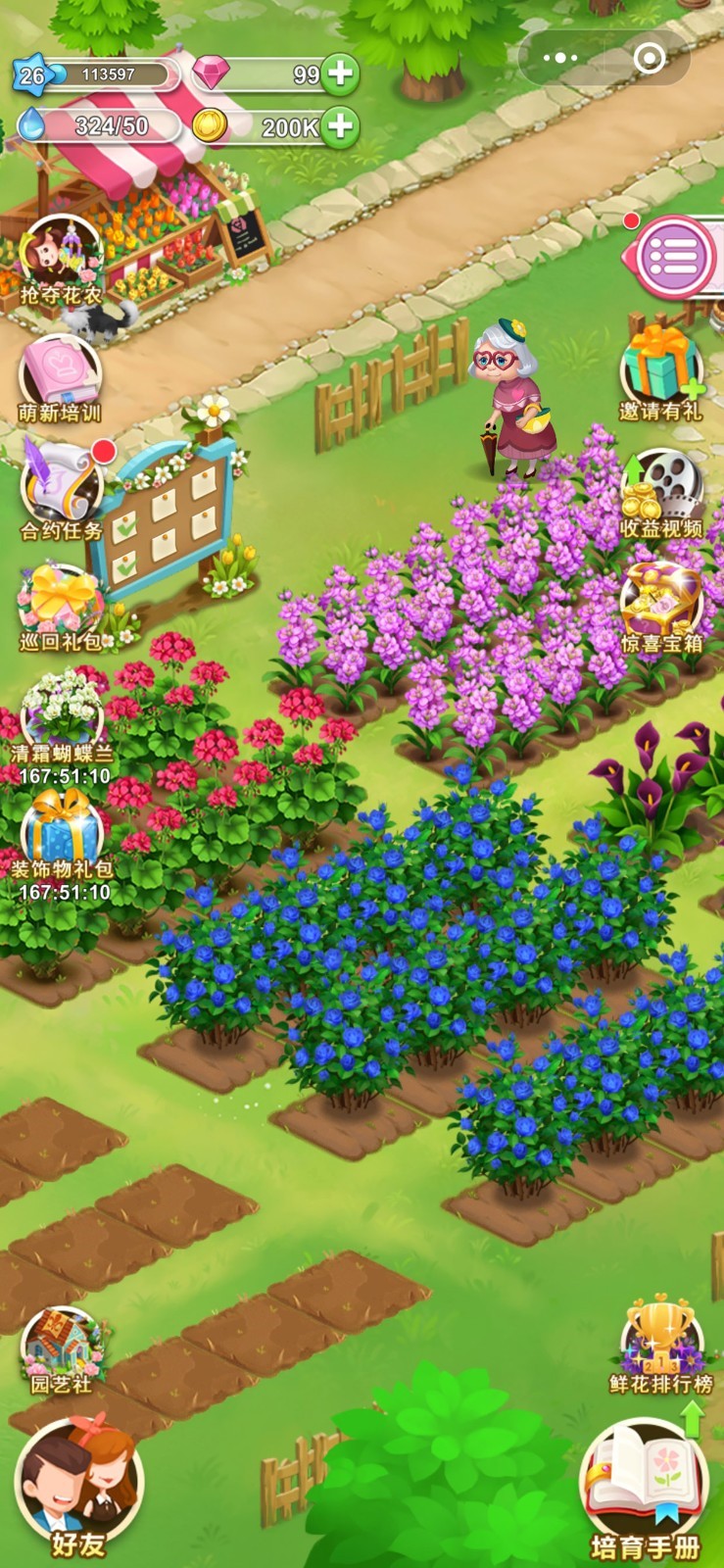View the 合约任务 contract quests
724x1568 pixels.
tap(62, 490)
